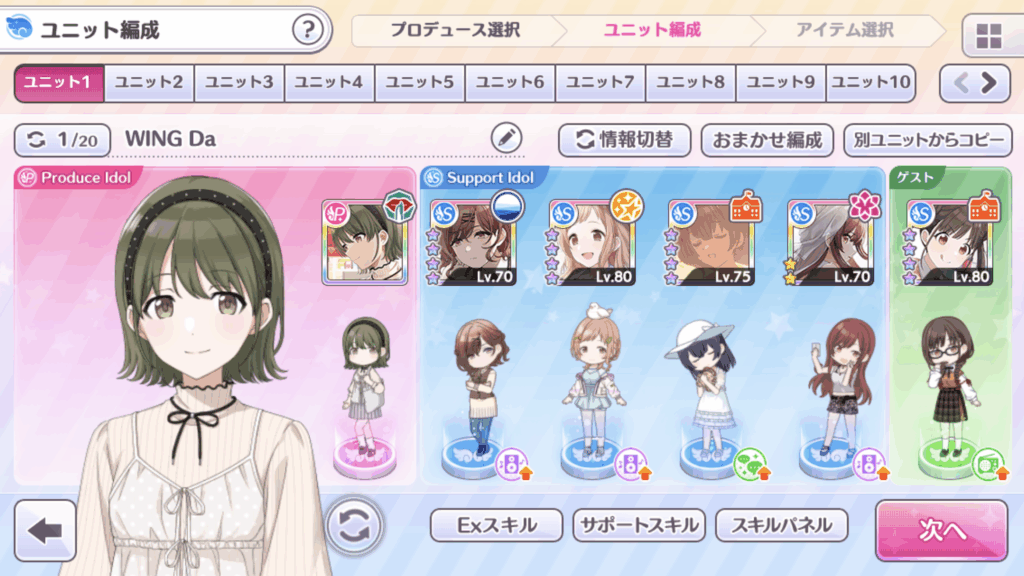
Task: Show next unit tabs with right arrow
Action: click(x=991, y=82)
